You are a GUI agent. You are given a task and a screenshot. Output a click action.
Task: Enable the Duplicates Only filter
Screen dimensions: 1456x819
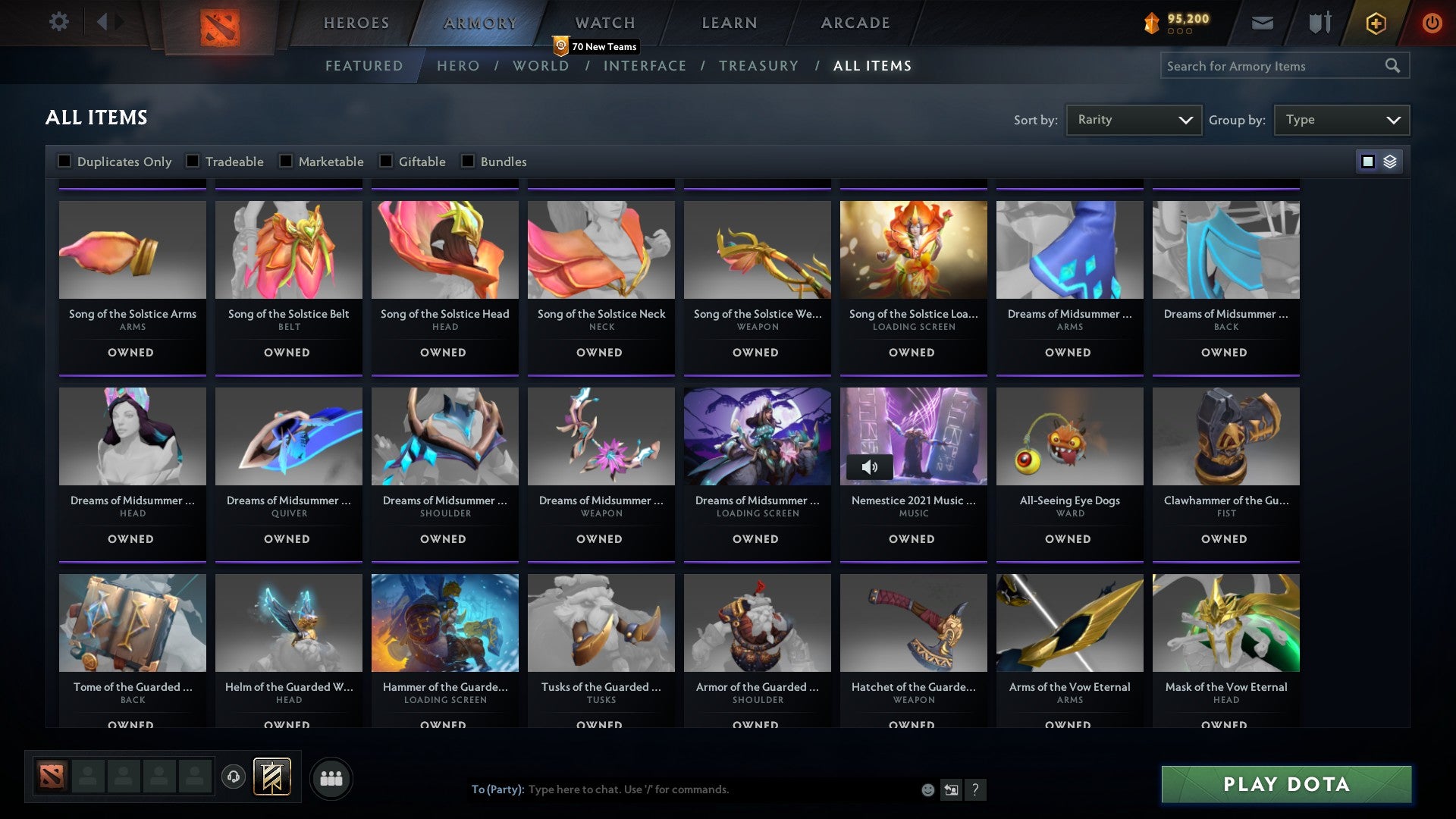click(x=64, y=161)
